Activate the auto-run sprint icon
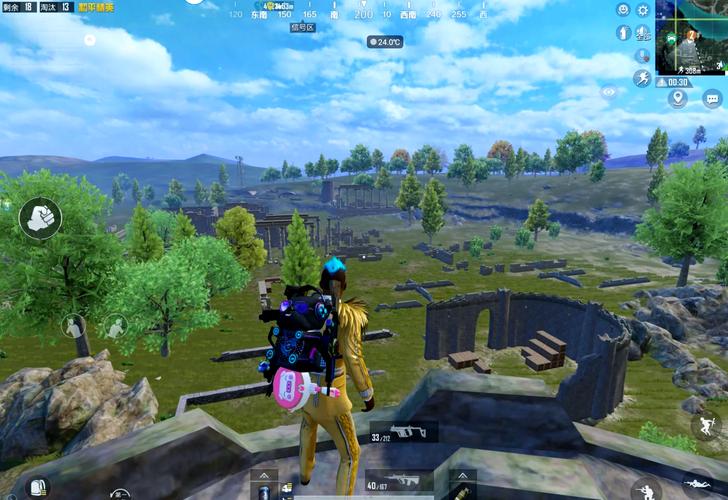728x500 pixels. pos(642,77)
